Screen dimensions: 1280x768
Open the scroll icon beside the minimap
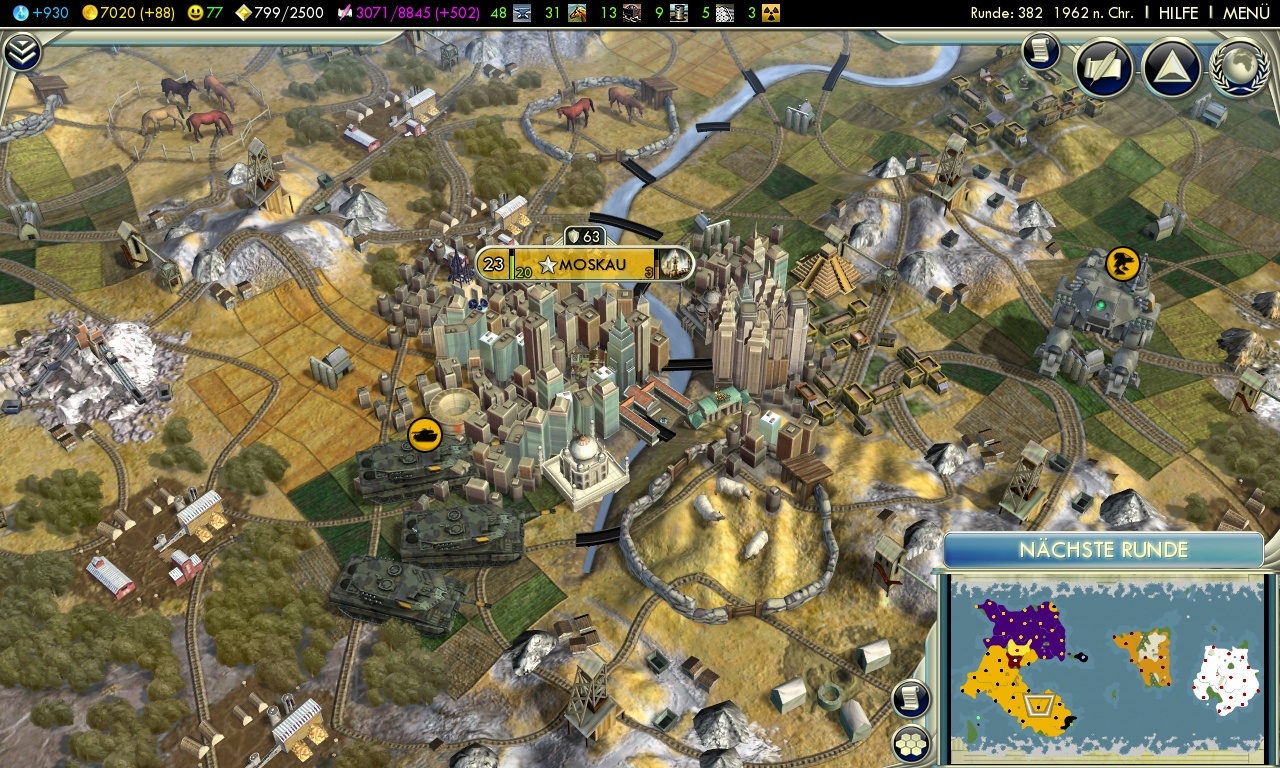pos(911,698)
